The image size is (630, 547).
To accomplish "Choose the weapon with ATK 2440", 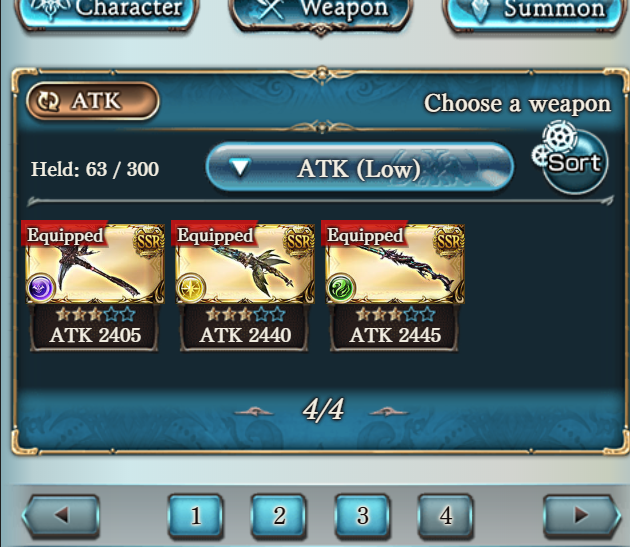I will (245, 285).
